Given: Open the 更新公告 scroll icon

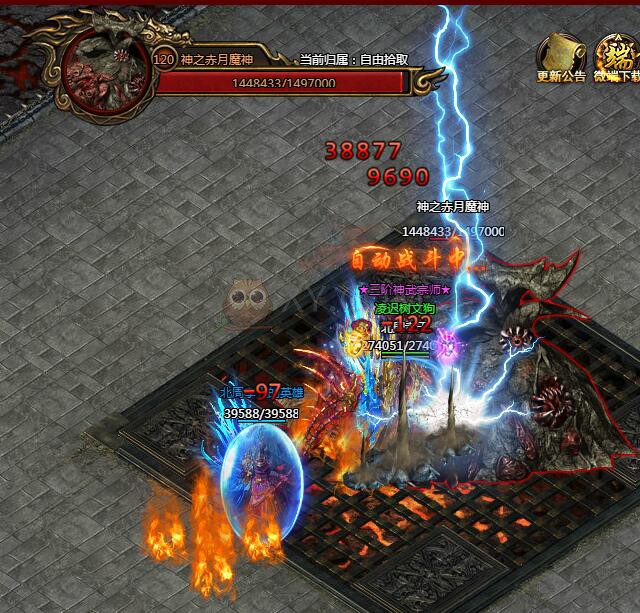Looking at the screenshot, I should (561, 54).
